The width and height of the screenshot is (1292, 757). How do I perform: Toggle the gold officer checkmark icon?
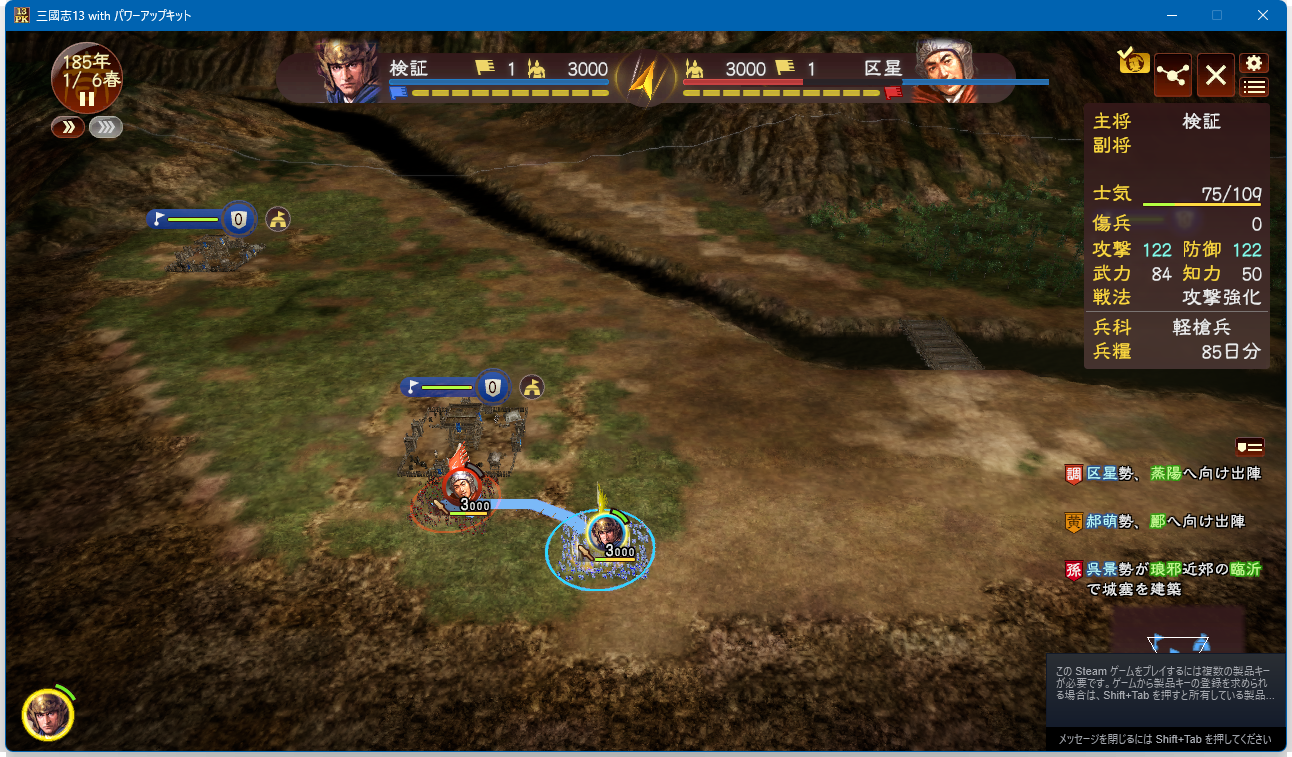(x=1134, y=60)
